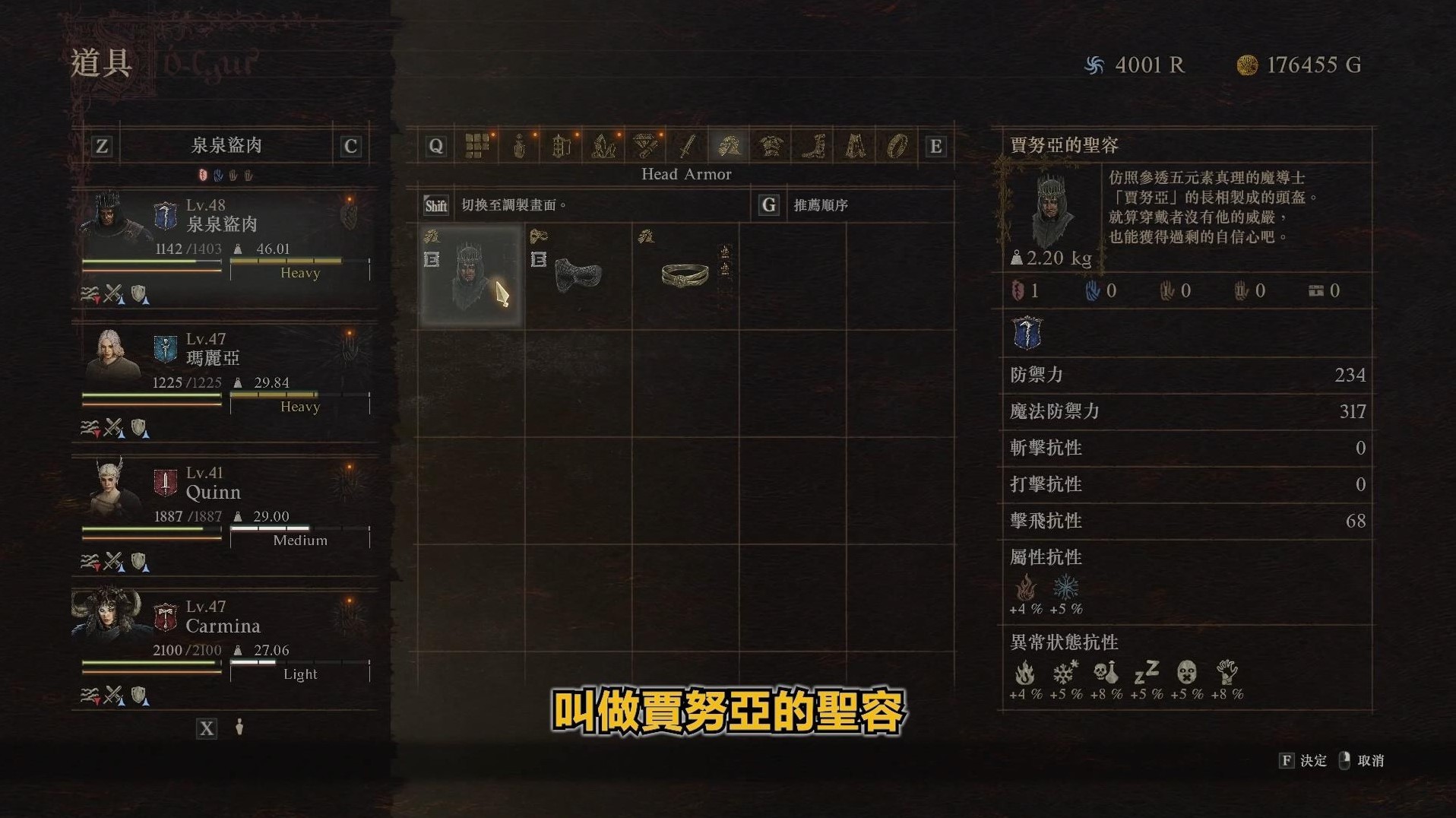Viewport: 1456px width, 818px height.
Task: Select the leg armor boots category icon
Action: [814, 145]
